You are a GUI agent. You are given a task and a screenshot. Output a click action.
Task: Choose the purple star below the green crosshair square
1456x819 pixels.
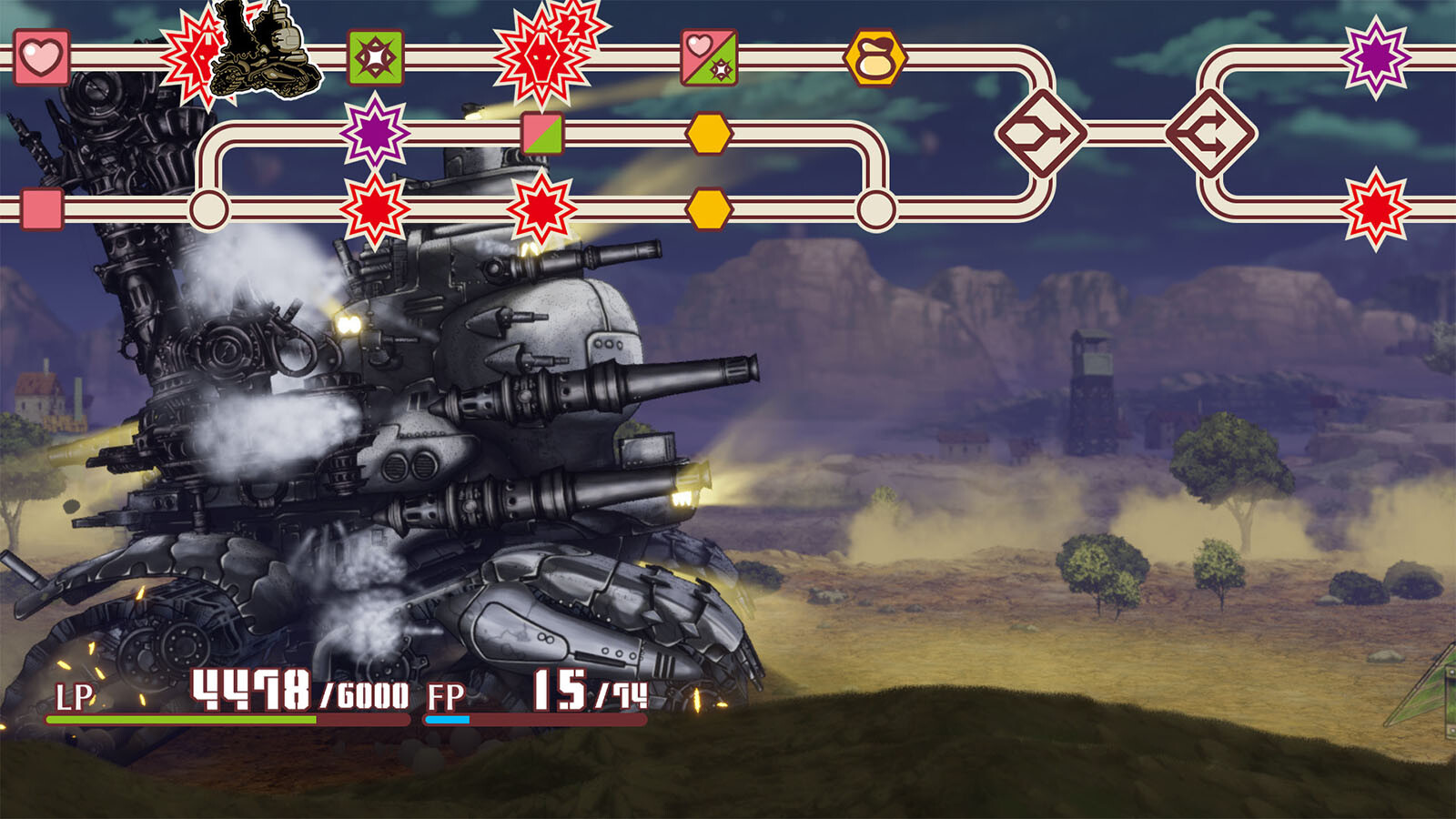tap(375, 134)
